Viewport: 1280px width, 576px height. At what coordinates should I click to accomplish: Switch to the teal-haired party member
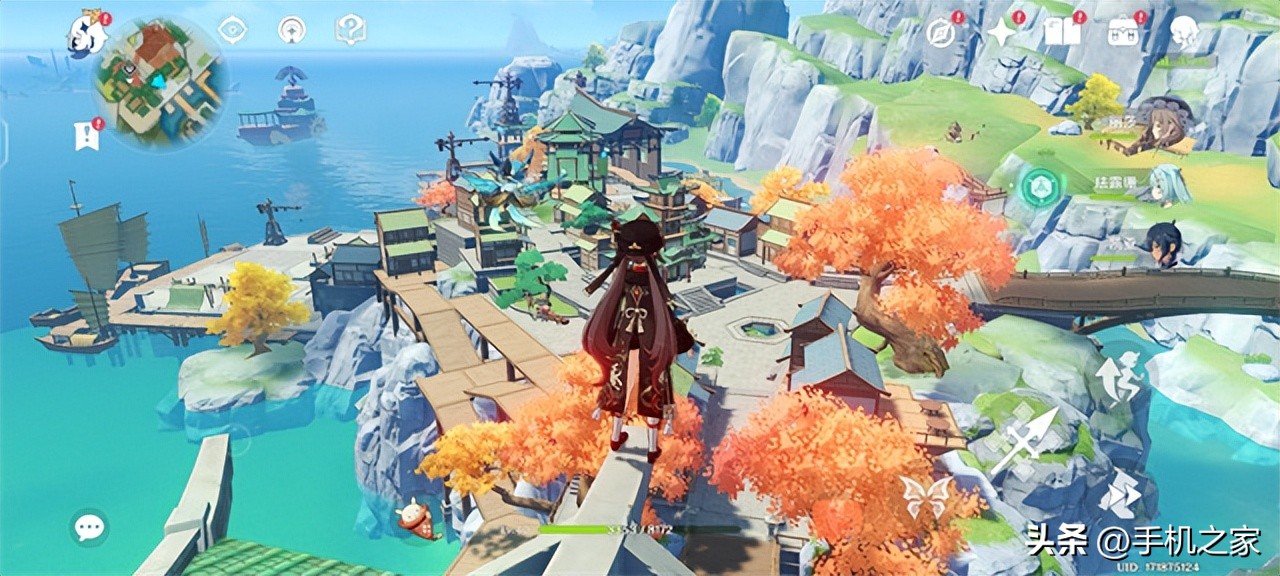[1168, 186]
